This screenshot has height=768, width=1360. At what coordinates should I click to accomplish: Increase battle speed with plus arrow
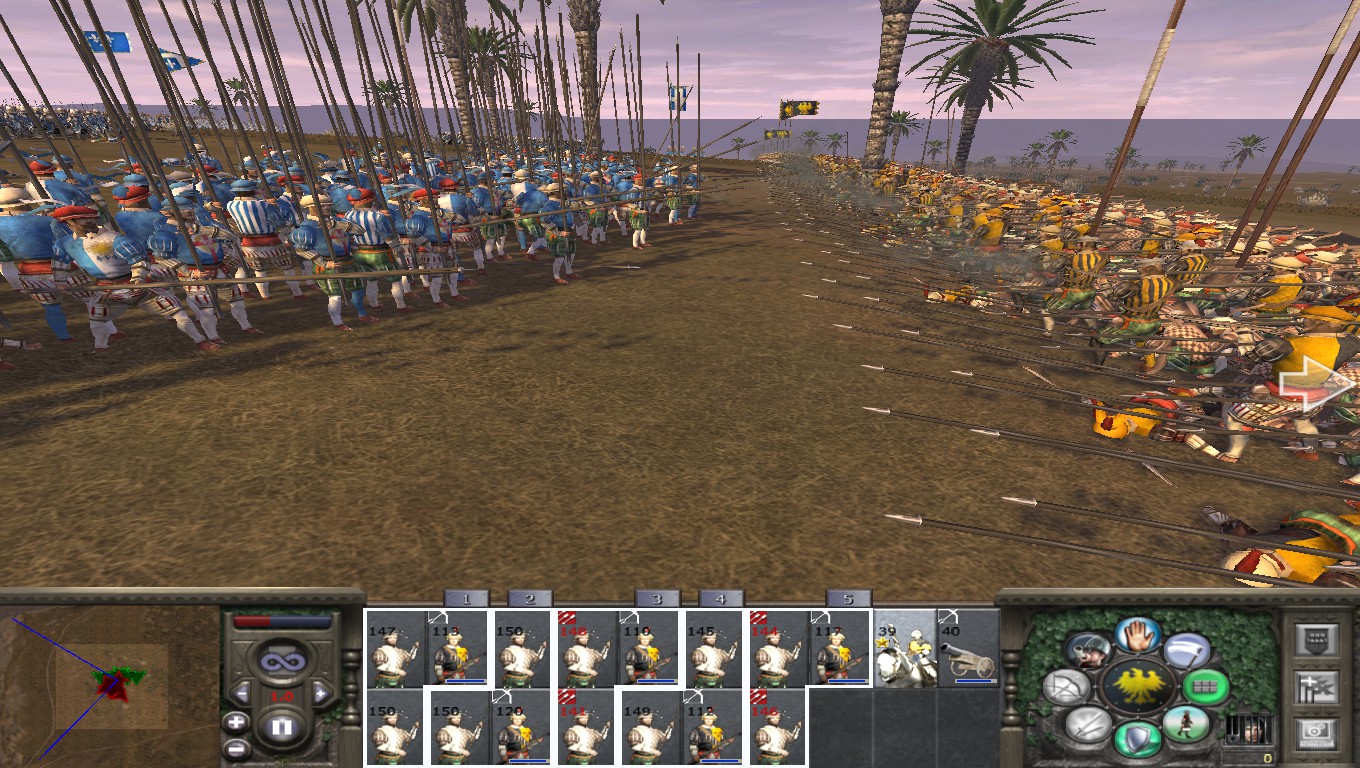coord(321,692)
